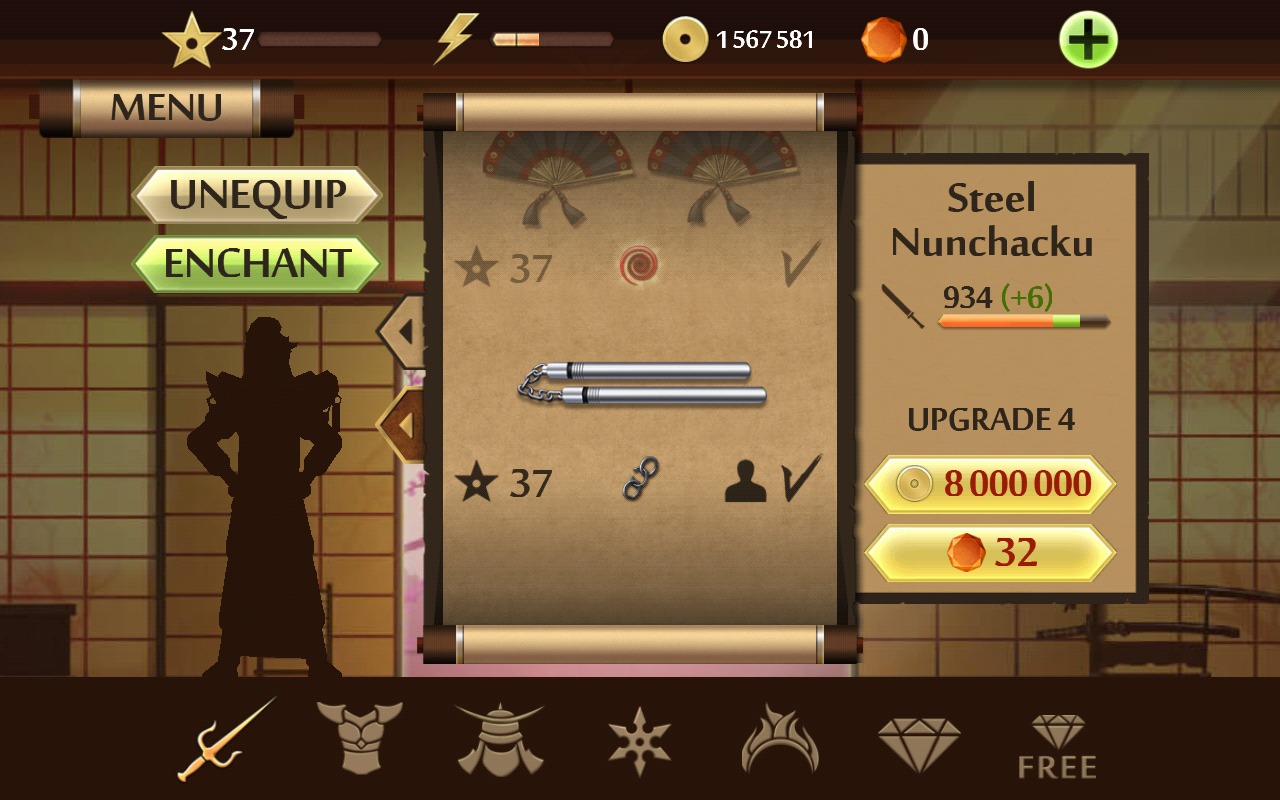The height and width of the screenshot is (800, 1280).
Task: Buy upgrade for 8 000 000 coins
Action: pyautogui.click(x=990, y=485)
